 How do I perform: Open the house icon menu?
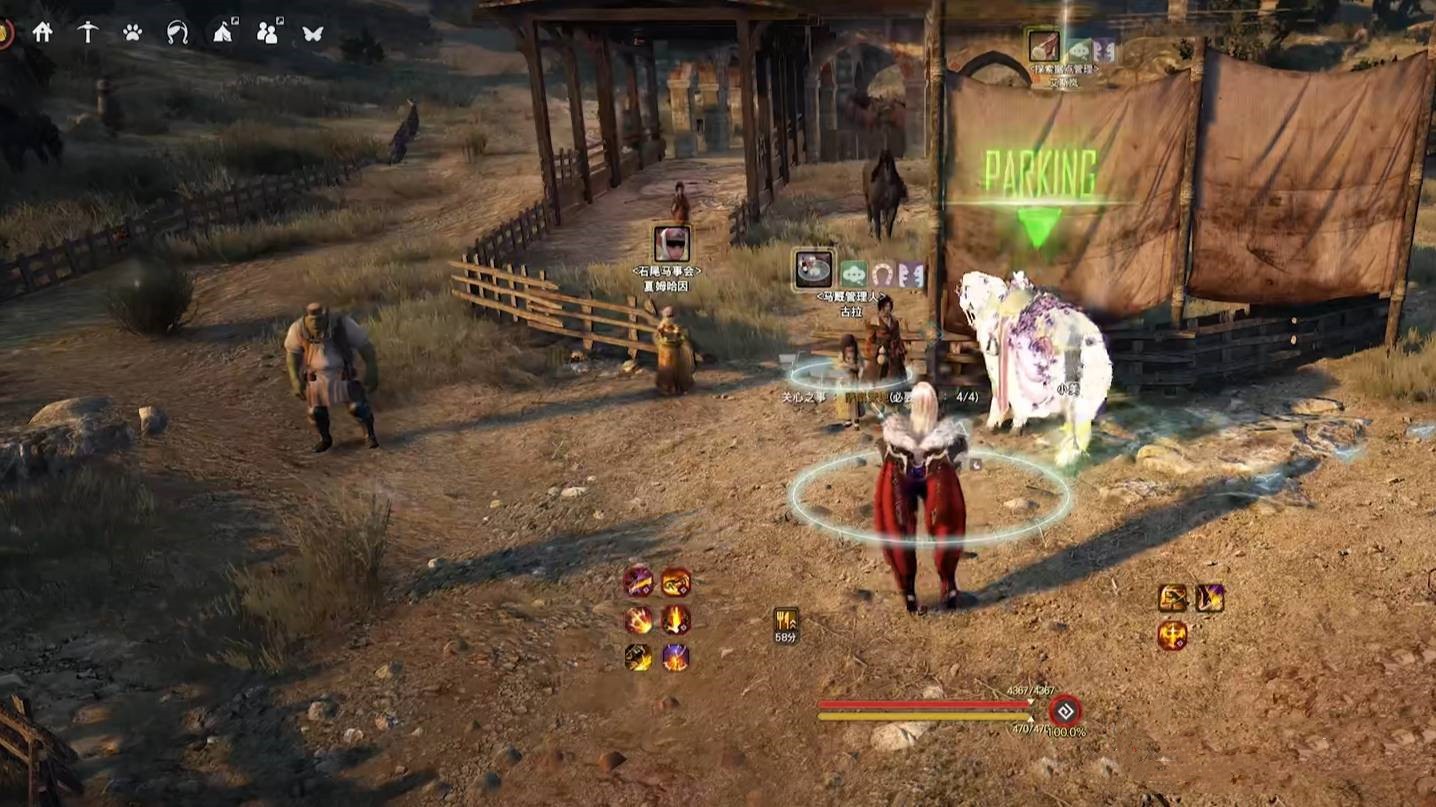(x=42, y=32)
